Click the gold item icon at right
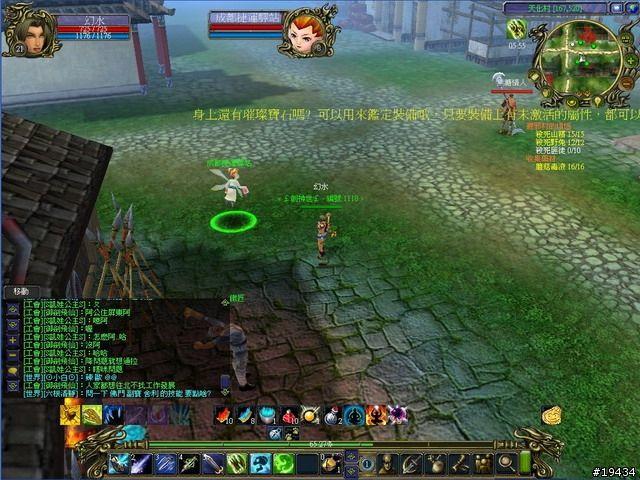 pyautogui.click(x=551, y=415)
